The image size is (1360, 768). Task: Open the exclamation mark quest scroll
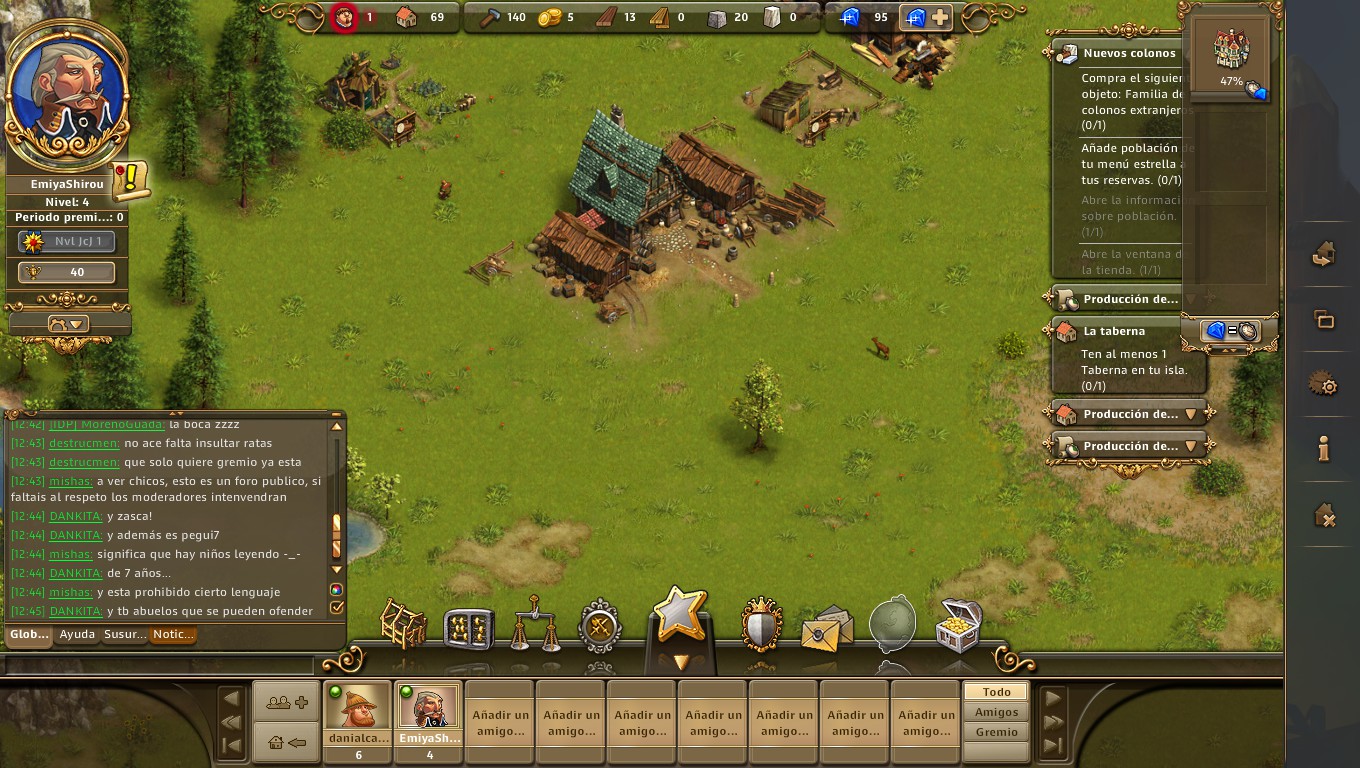[130, 180]
